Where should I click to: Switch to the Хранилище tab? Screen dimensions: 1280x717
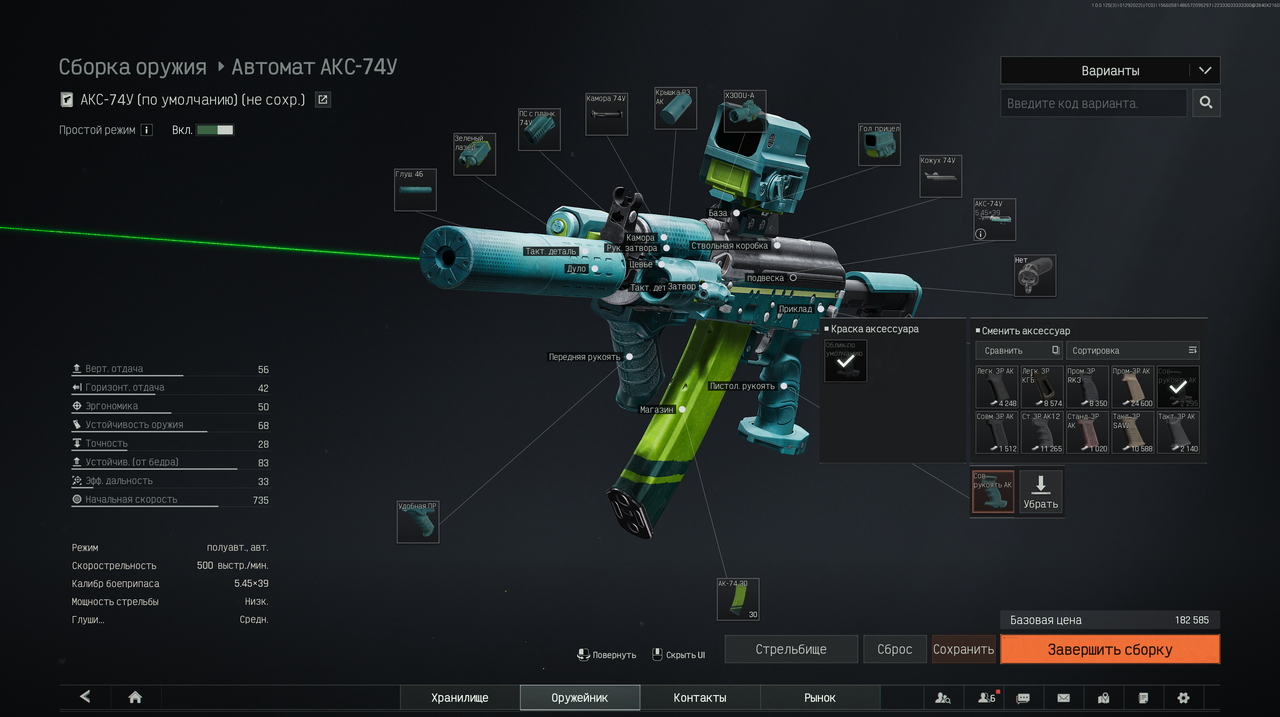pyautogui.click(x=460, y=698)
